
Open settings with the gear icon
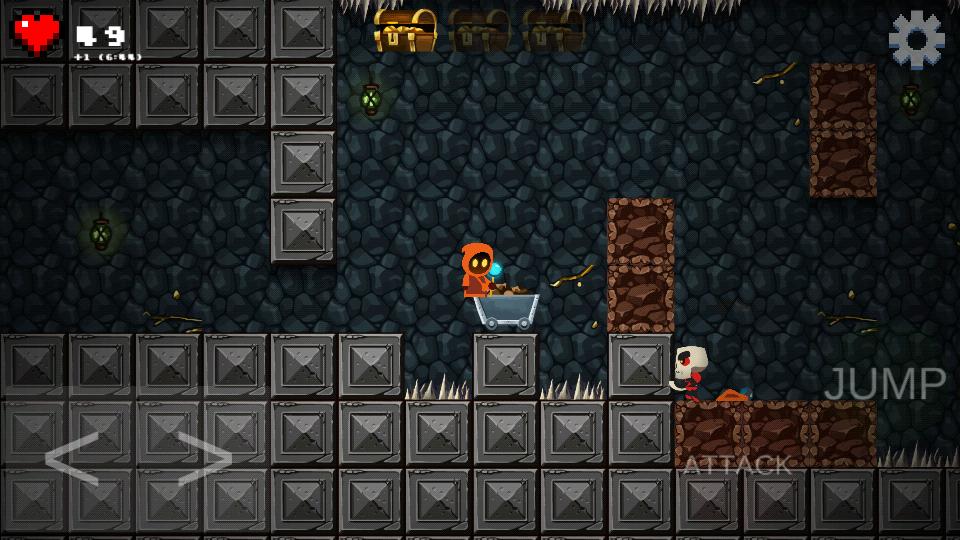click(916, 40)
